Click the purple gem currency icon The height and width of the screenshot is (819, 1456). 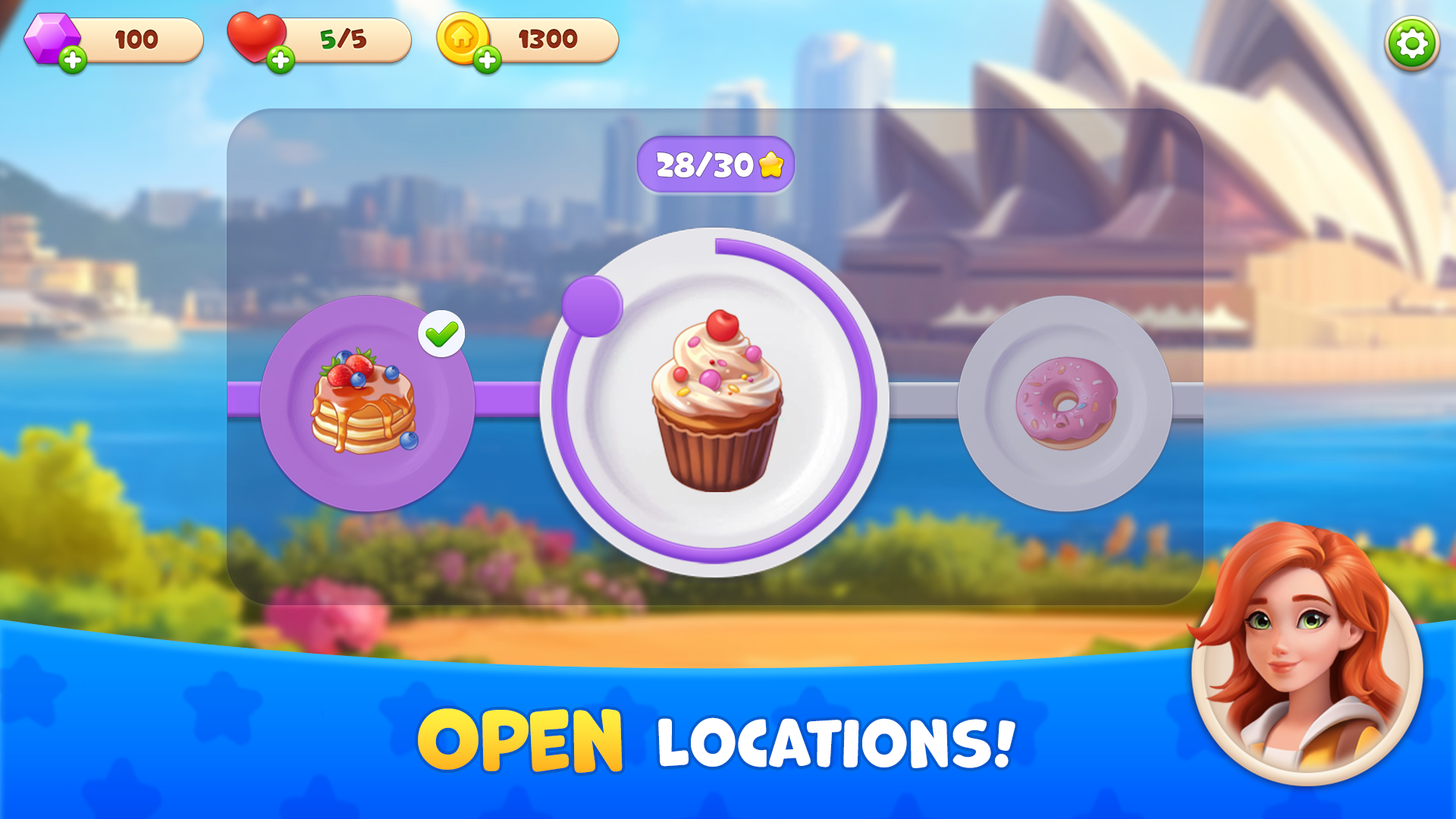[52, 36]
